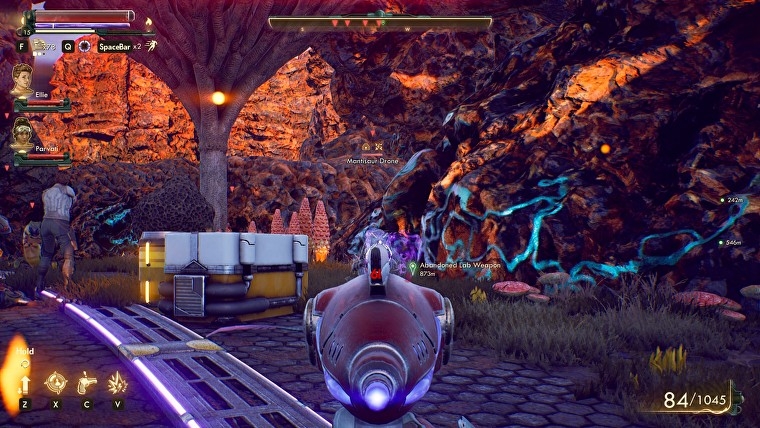This screenshot has height=428, width=760.
Task: Select the tactical time dilation icon
Action: click(85, 46)
